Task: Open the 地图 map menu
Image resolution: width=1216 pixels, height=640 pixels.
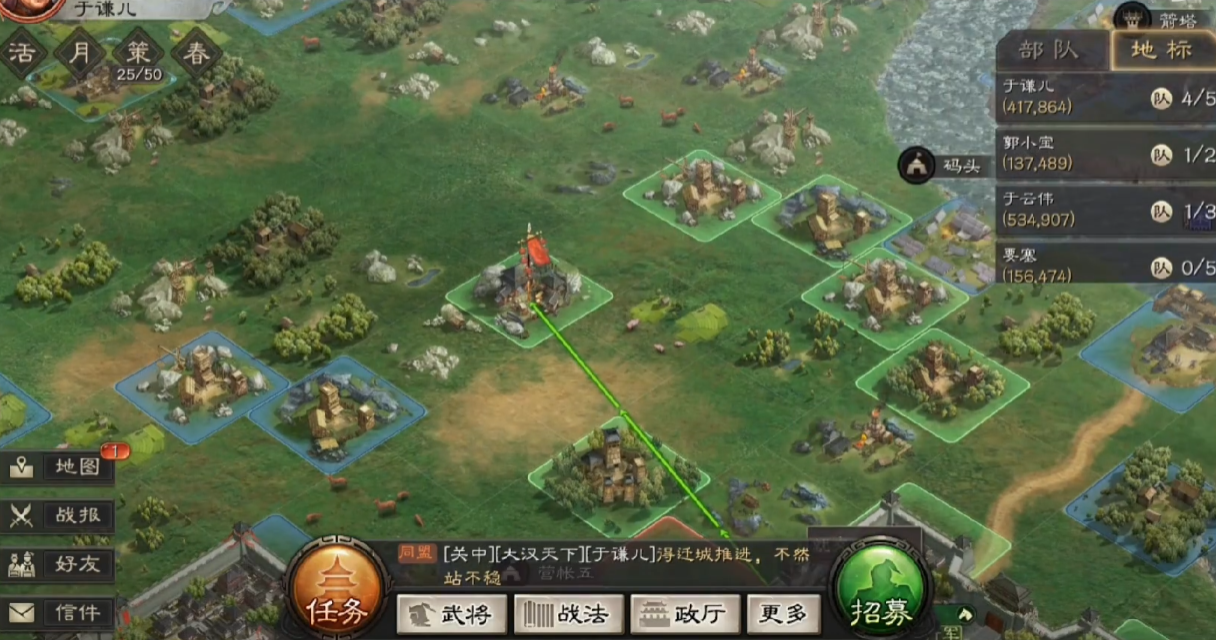Action: (60, 468)
